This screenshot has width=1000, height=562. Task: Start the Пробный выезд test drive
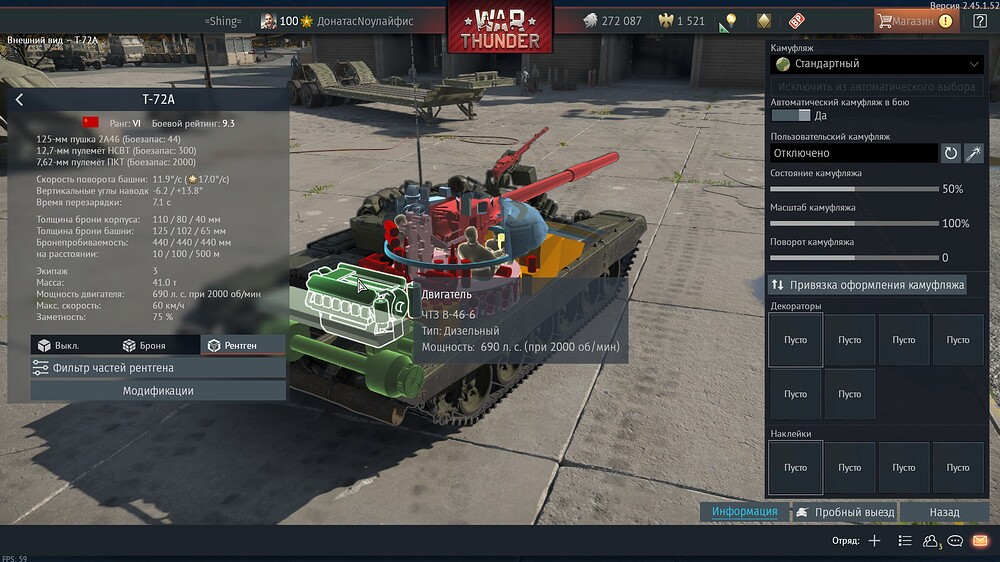(843, 512)
